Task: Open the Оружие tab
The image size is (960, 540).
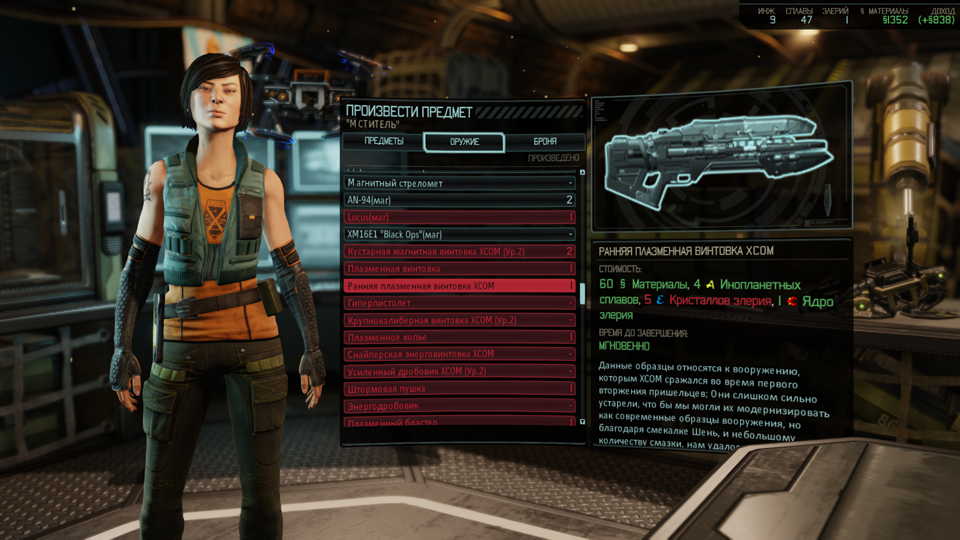Action: (x=463, y=141)
